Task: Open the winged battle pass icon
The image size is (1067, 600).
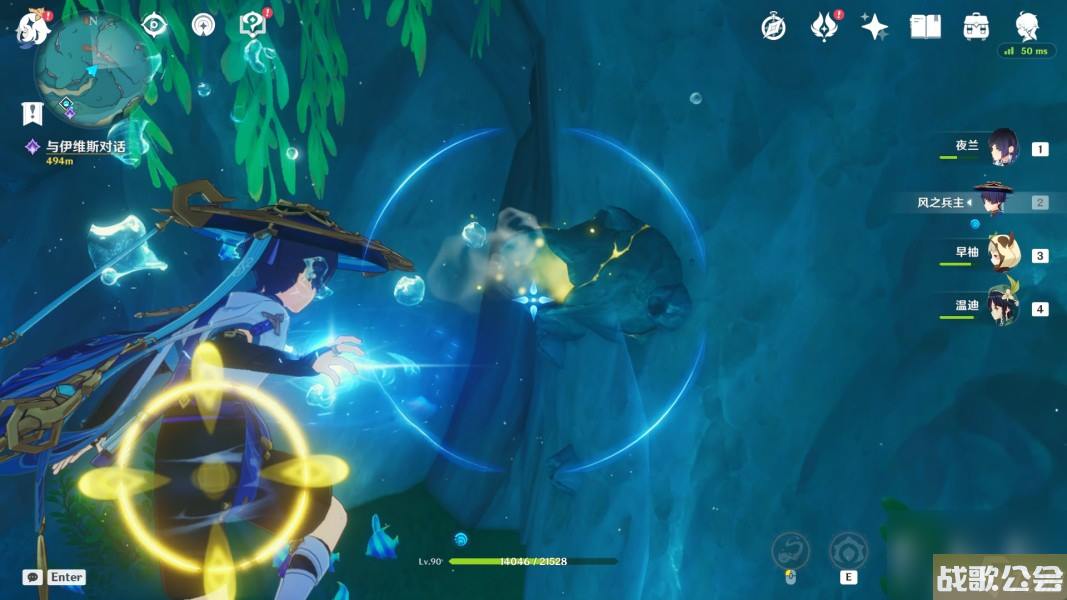Action: coord(824,27)
